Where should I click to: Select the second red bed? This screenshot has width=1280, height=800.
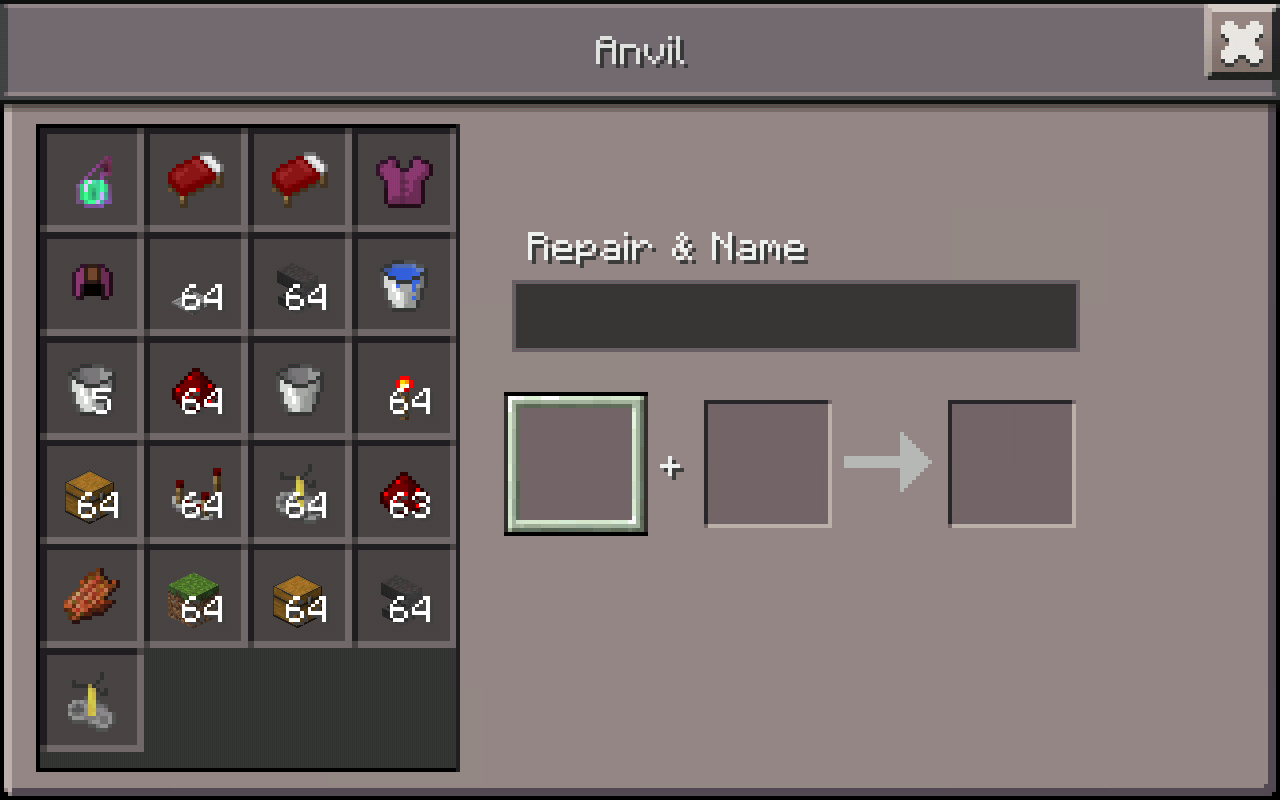[299, 180]
